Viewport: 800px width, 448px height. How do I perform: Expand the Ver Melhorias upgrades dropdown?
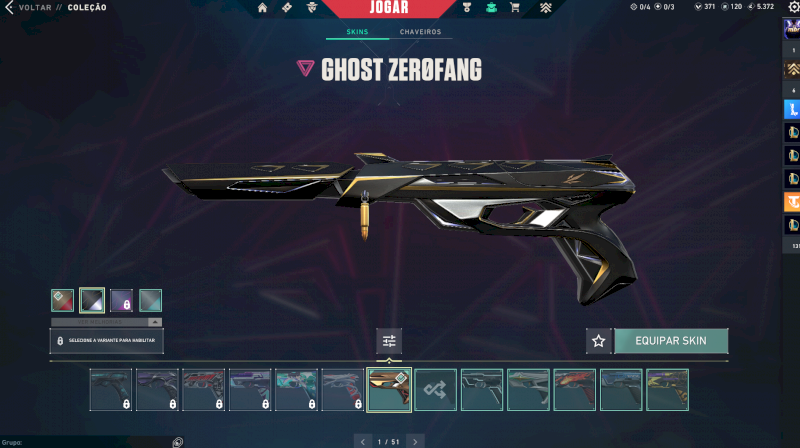tap(106, 322)
